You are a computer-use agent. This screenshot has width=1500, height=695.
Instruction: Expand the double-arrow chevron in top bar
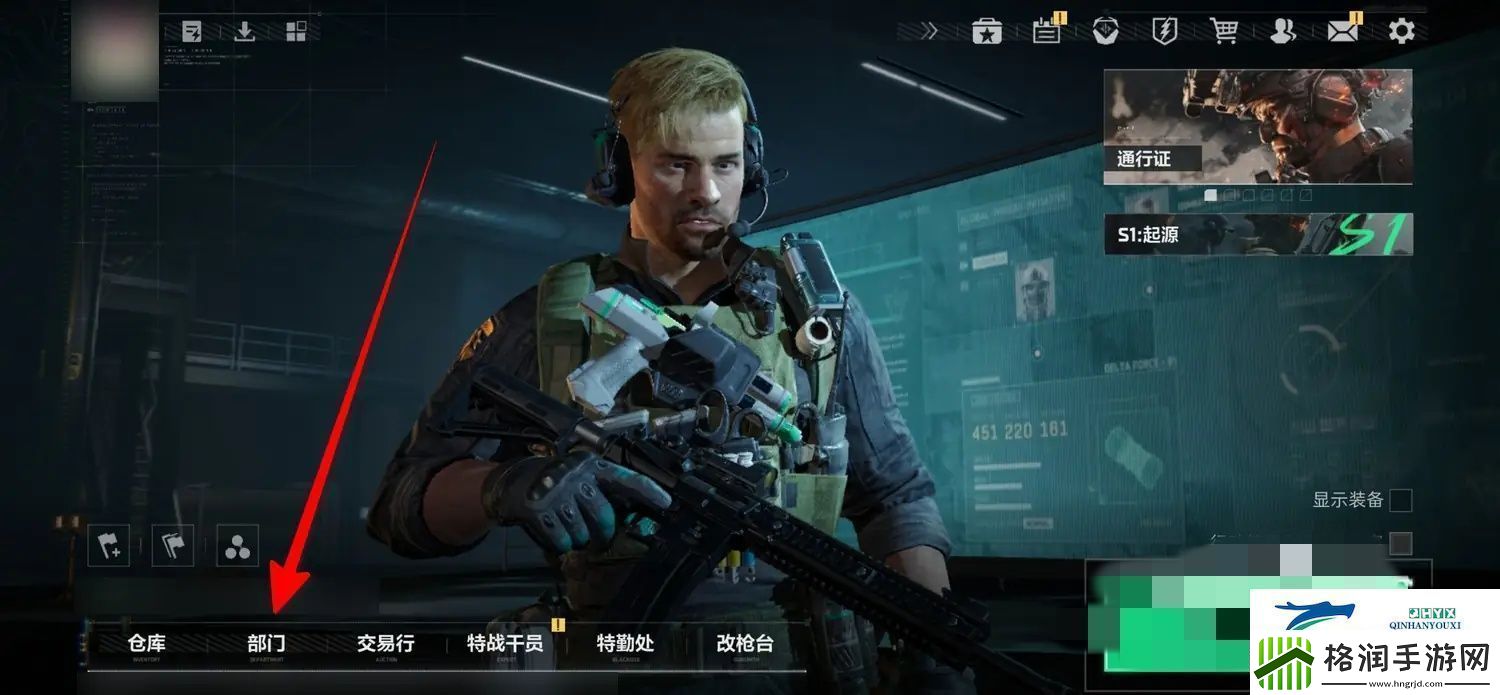pyautogui.click(x=930, y=31)
